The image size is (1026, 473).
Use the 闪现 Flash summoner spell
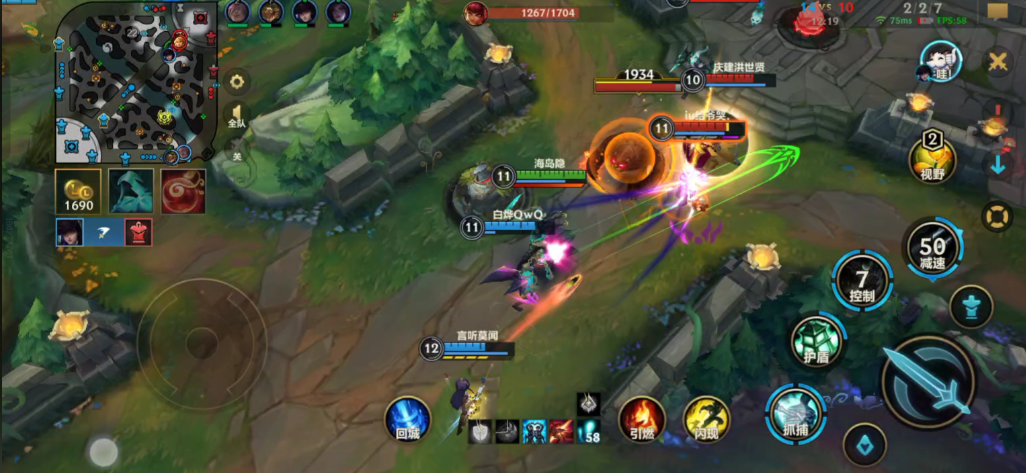pos(706,419)
